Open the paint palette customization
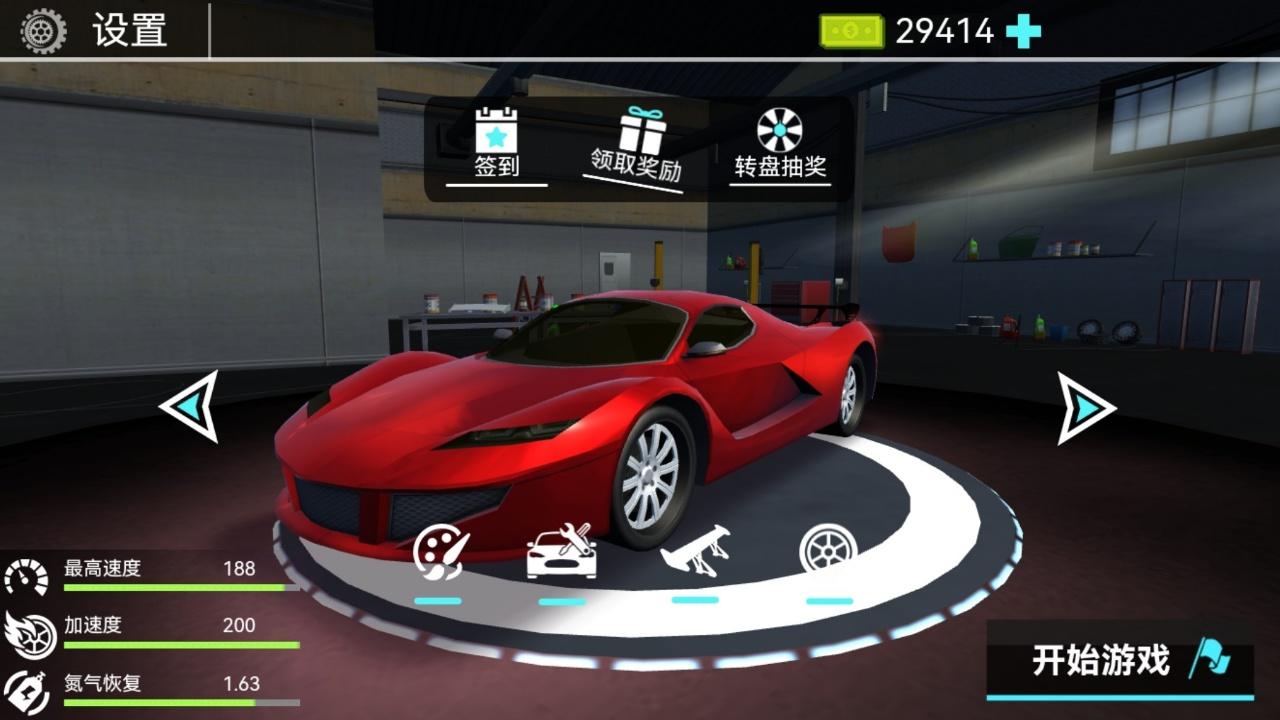The image size is (1280, 720). (x=440, y=554)
